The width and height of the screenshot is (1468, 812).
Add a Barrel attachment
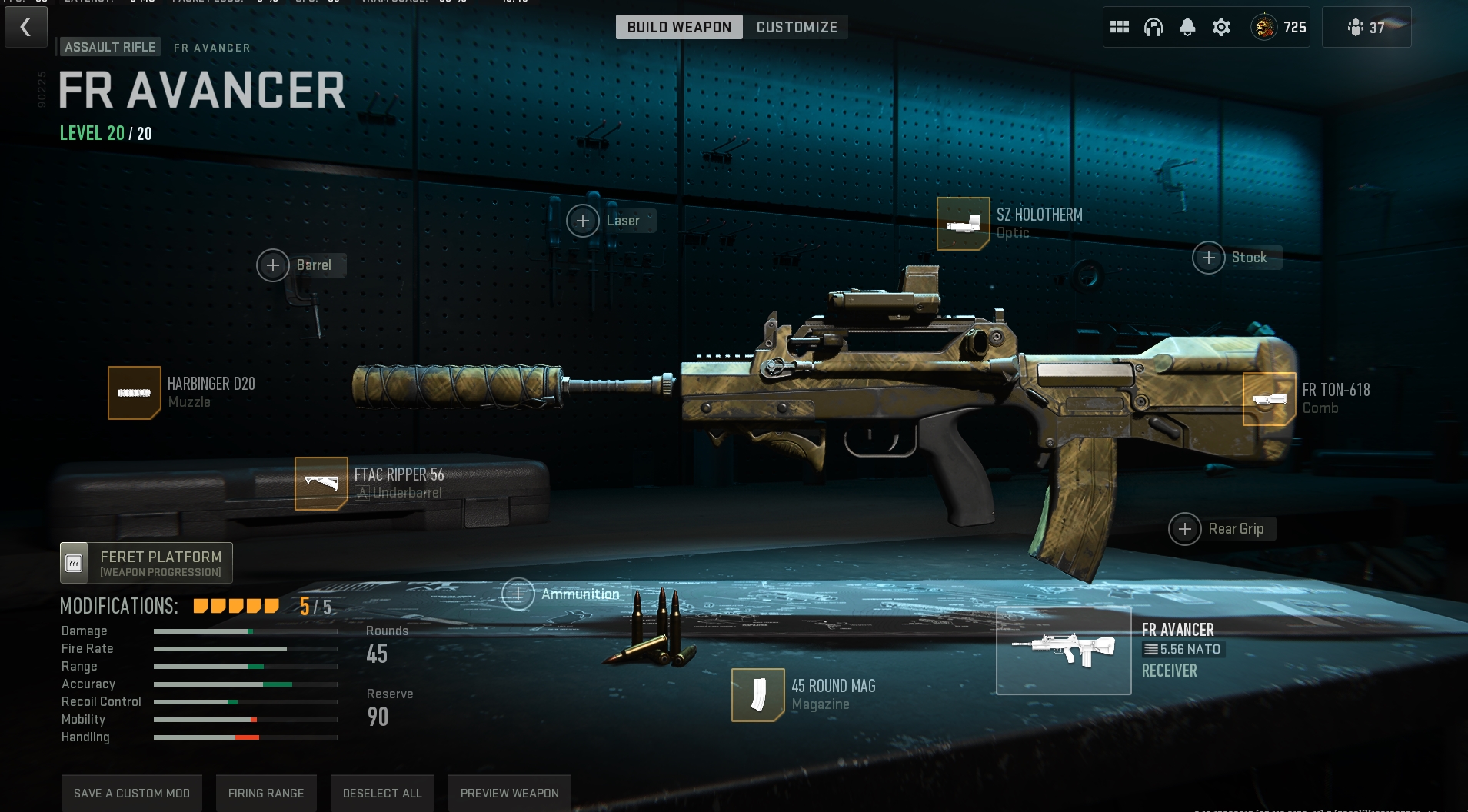pos(273,266)
